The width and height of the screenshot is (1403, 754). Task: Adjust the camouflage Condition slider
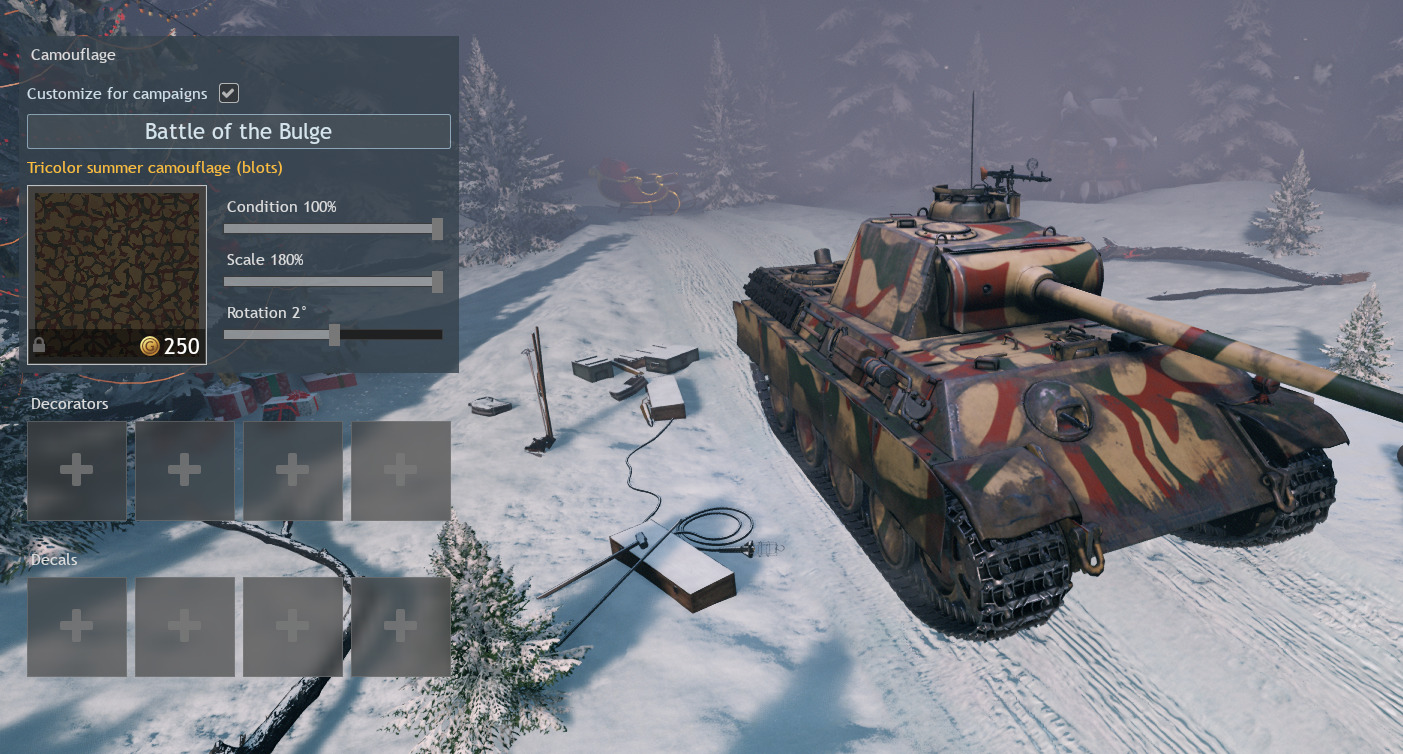437,229
